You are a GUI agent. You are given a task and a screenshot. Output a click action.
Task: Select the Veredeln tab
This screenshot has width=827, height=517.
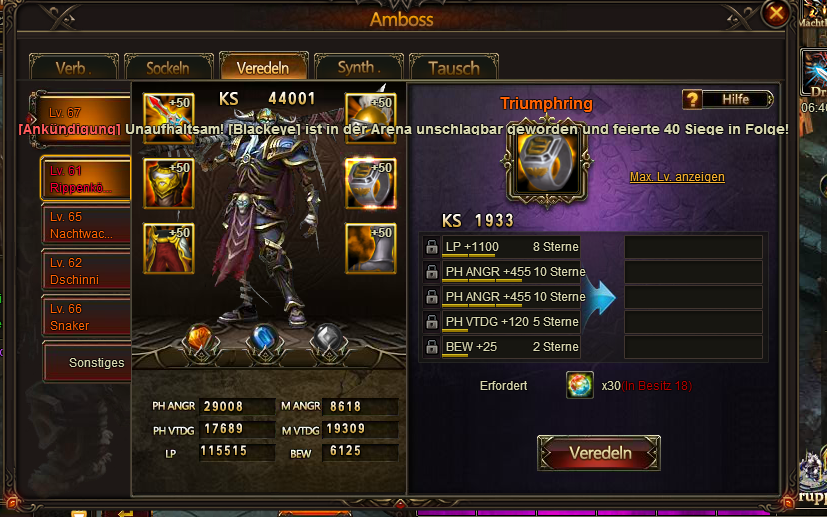tap(263, 68)
